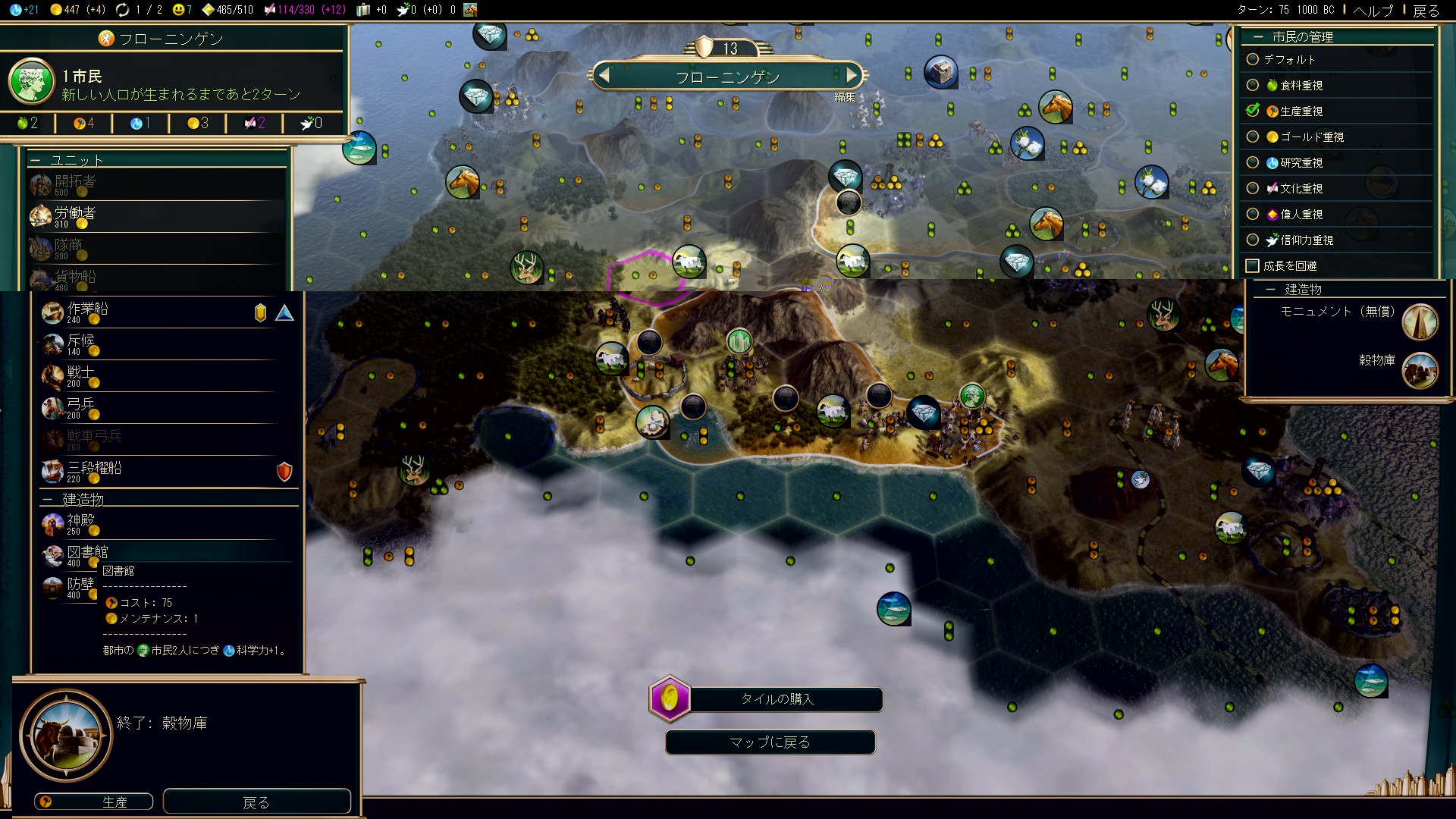1456x819 pixels.
Task: Click the タイルの購入 buy tile button
Action: click(777, 699)
